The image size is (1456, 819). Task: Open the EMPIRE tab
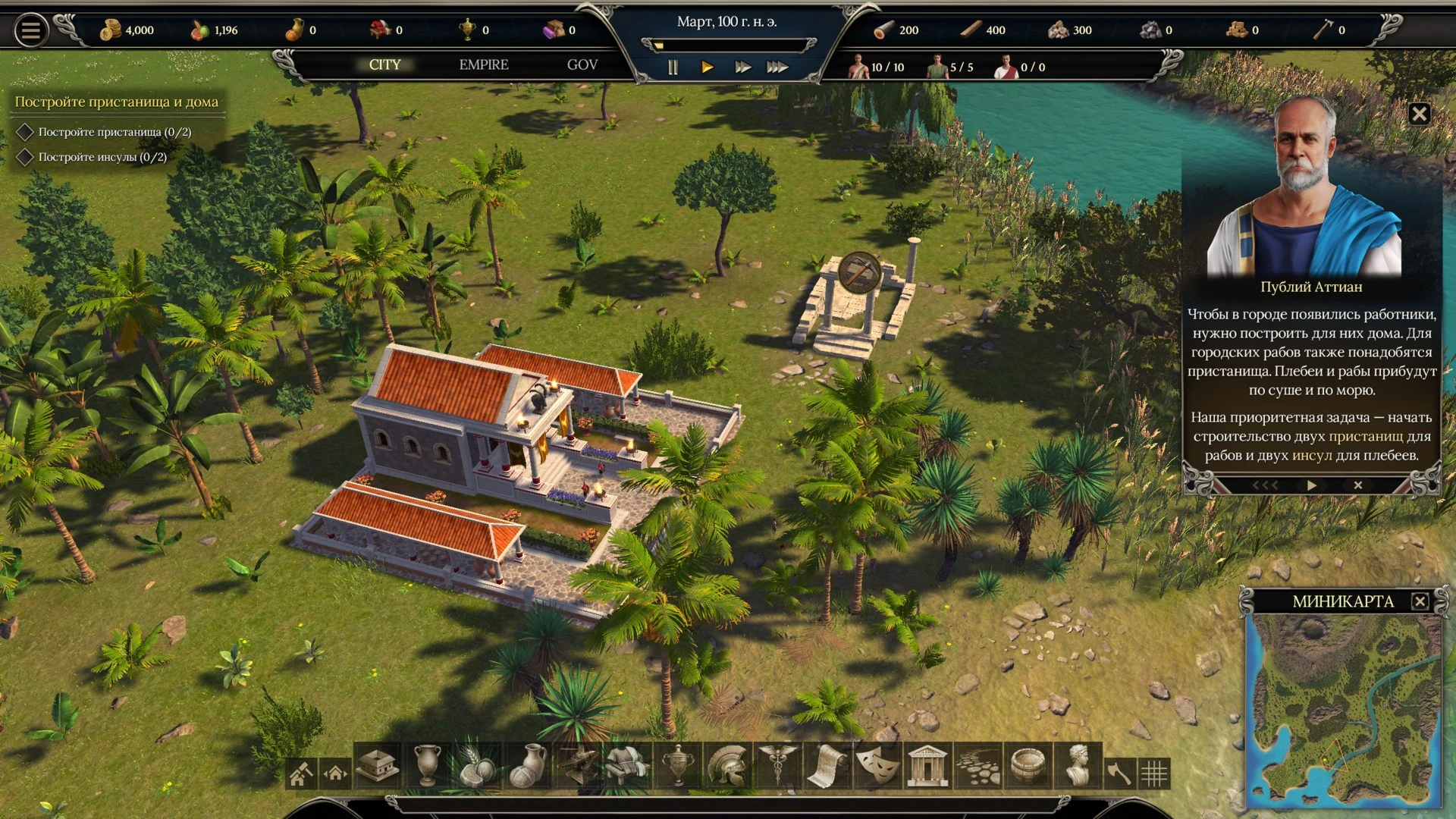[483, 65]
